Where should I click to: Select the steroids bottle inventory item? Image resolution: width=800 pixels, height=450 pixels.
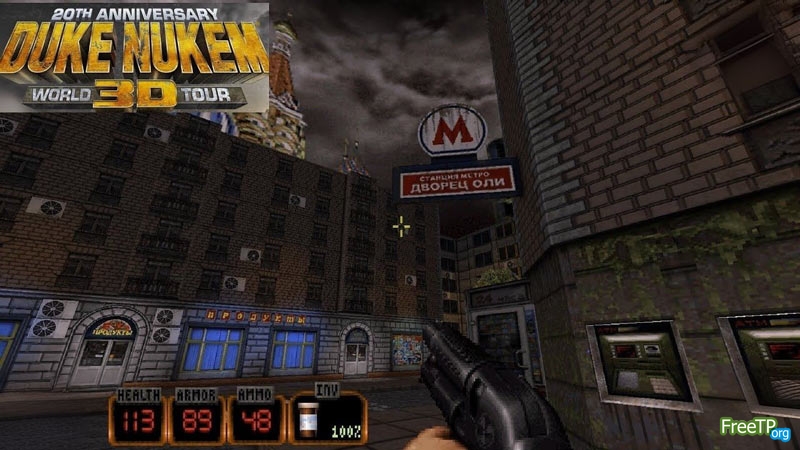coord(309,416)
